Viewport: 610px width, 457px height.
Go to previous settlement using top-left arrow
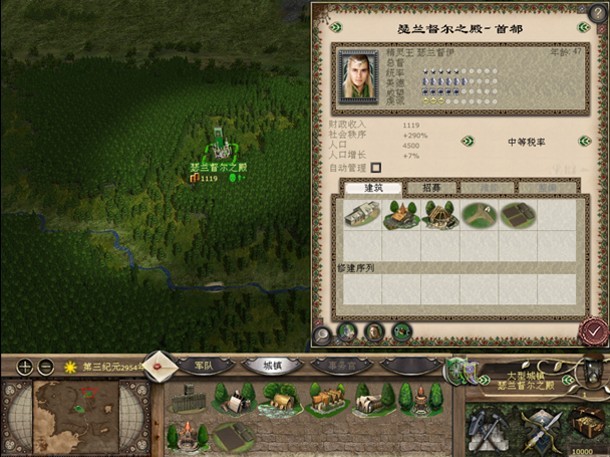click(333, 27)
